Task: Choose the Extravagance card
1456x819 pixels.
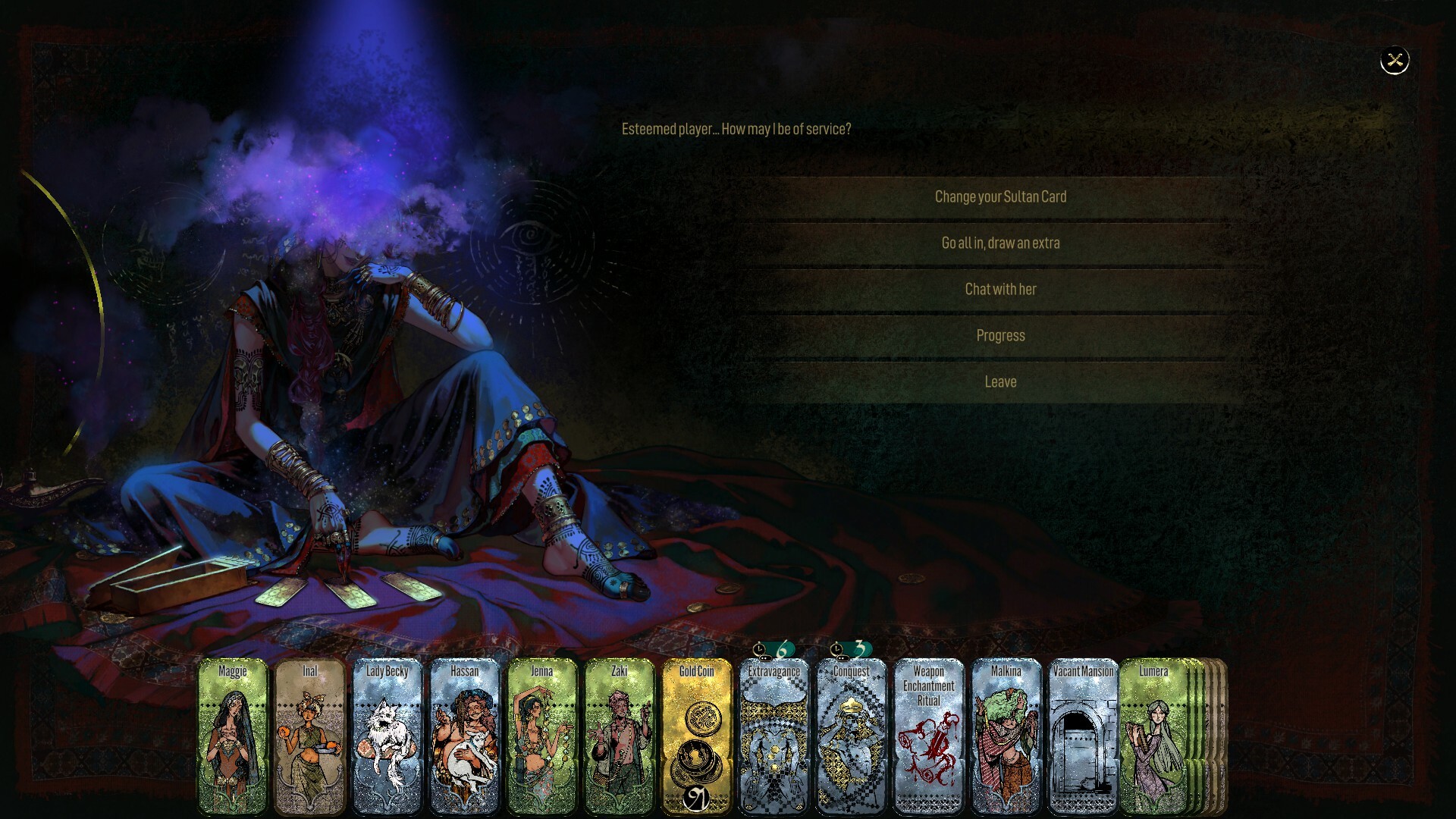Action: (774, 736)
